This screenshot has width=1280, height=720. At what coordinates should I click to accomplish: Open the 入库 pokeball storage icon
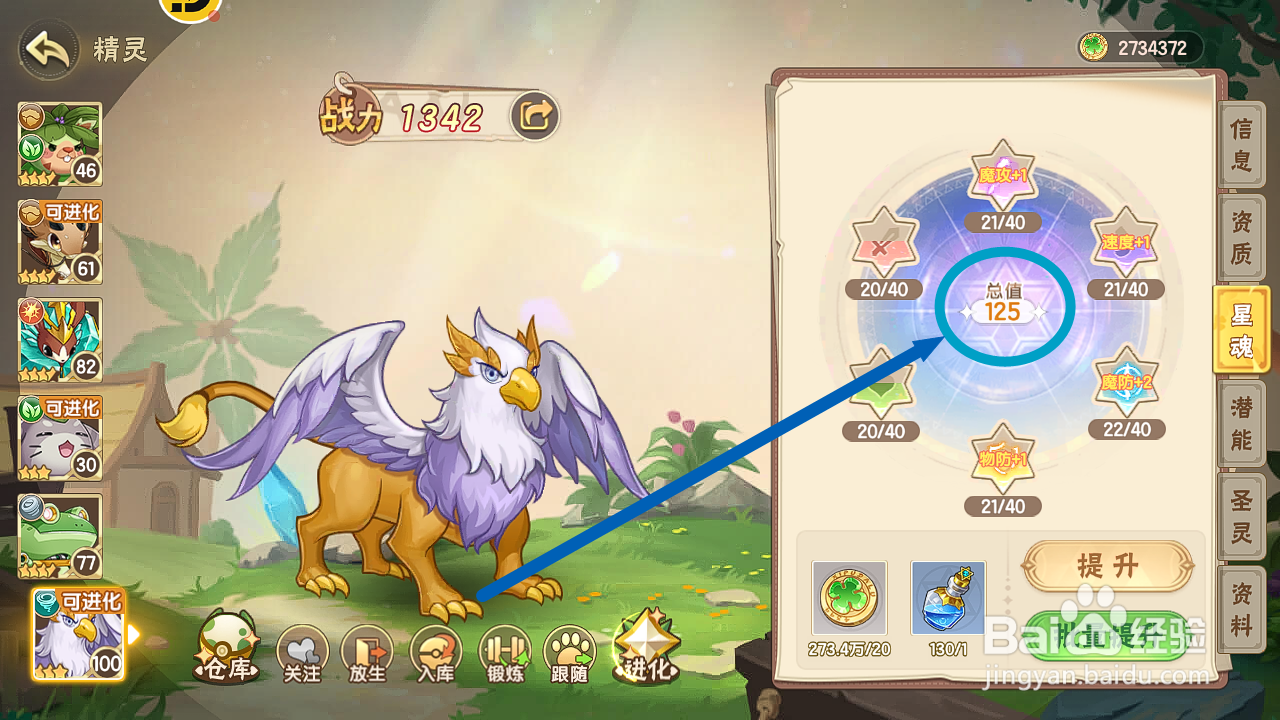point(436,648)
